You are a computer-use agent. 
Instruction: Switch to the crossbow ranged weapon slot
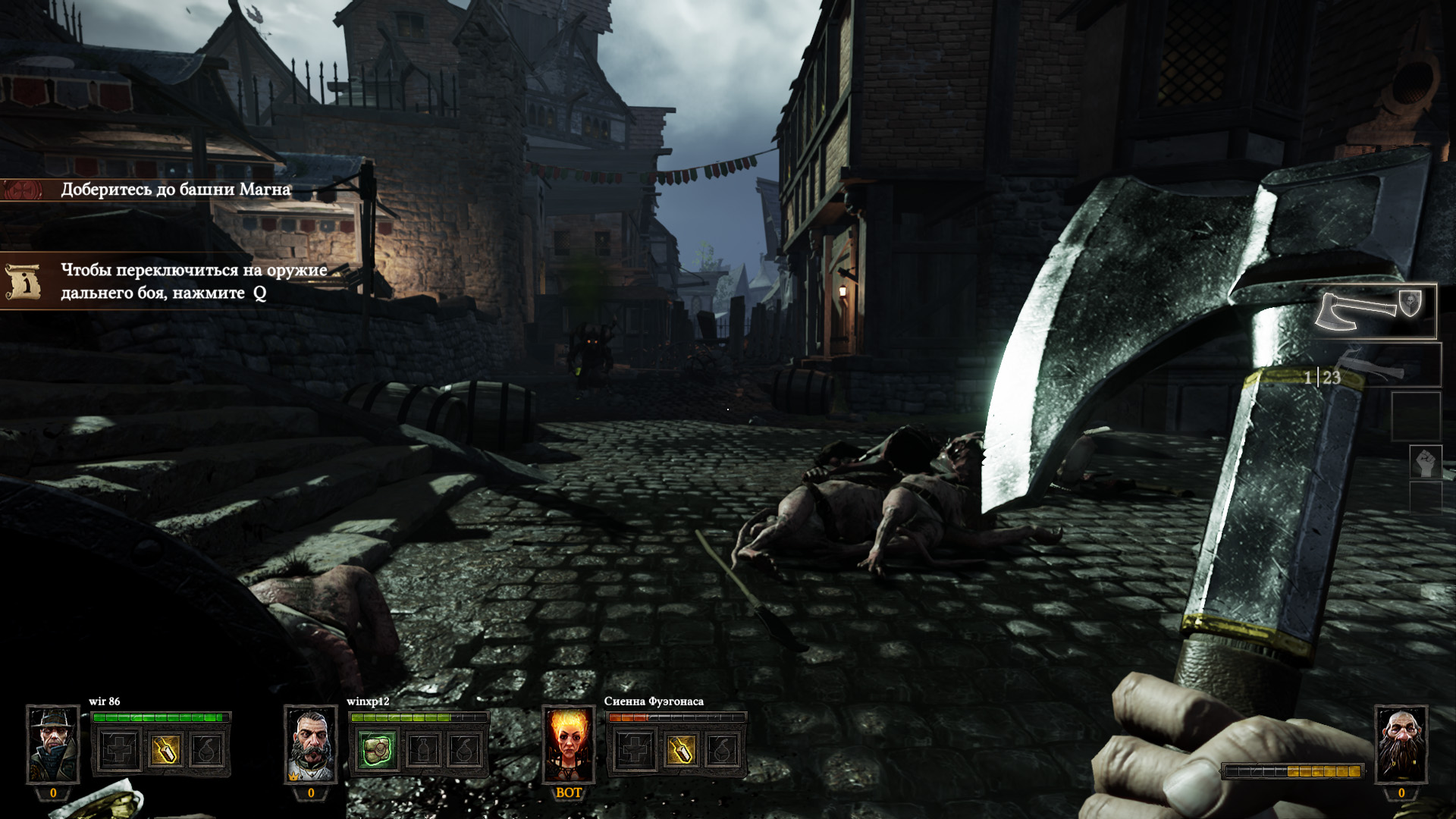(1378, 366)
